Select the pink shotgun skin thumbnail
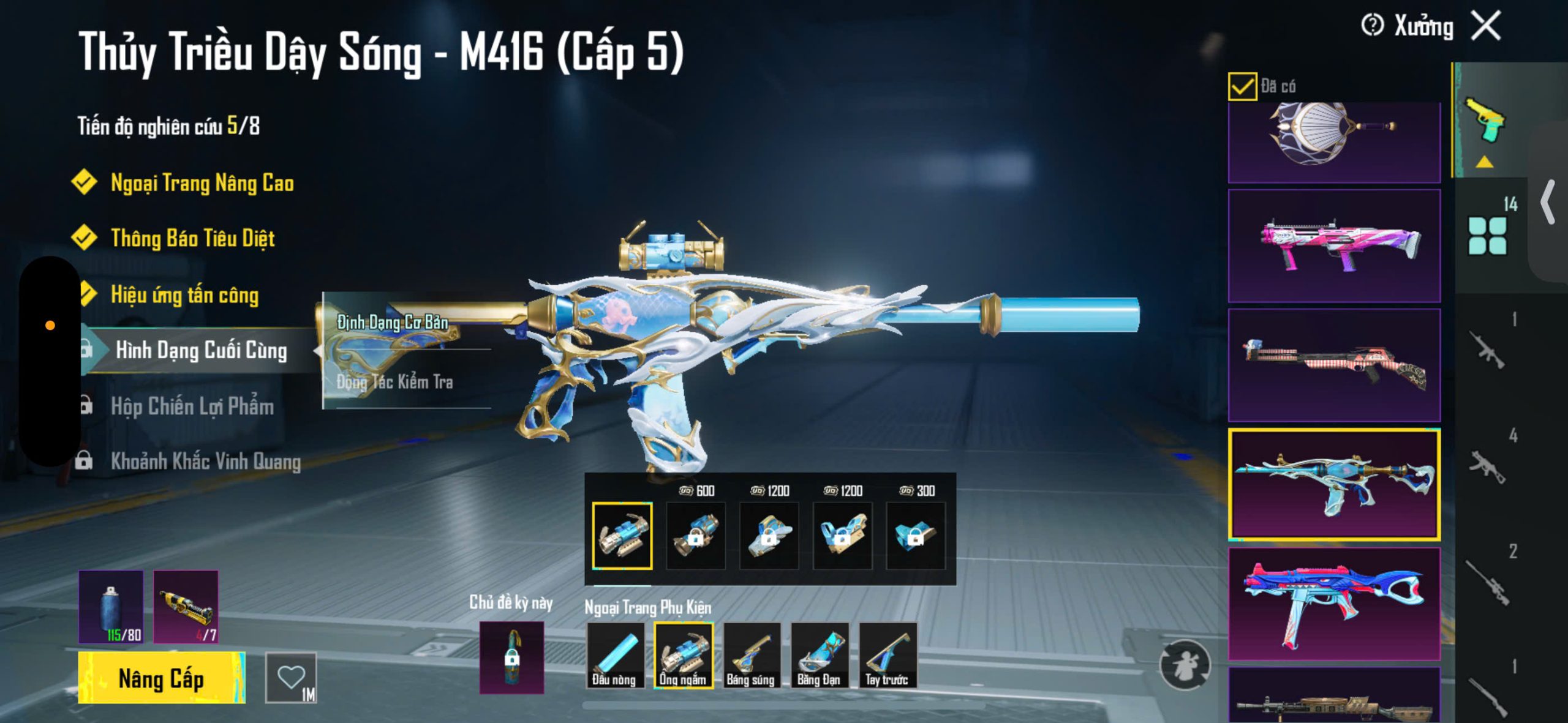Image resolution: width=1568 pixels, height=723 pixels. click(1334, 245)
